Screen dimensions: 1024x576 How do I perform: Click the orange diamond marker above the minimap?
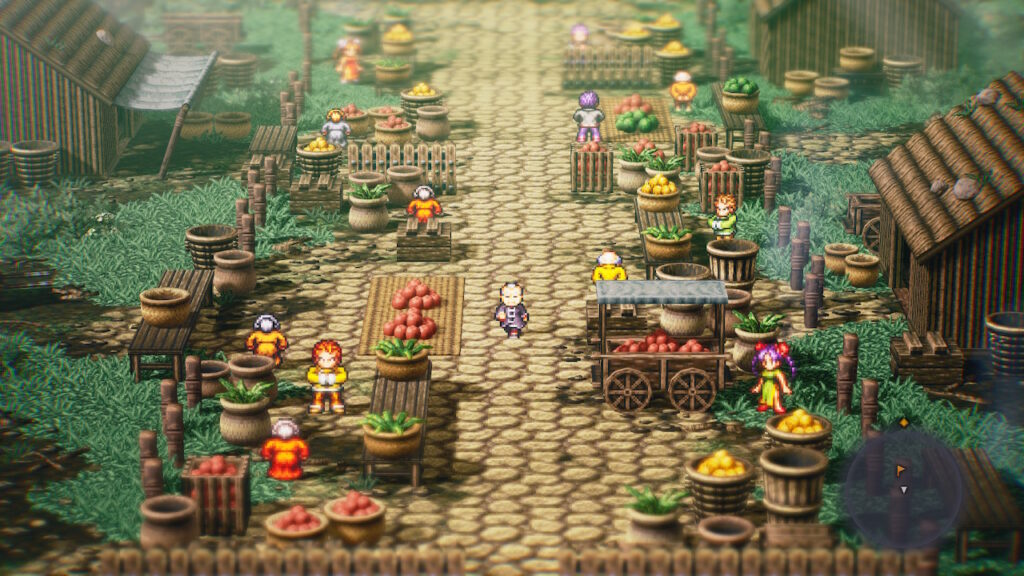(904, 423)
